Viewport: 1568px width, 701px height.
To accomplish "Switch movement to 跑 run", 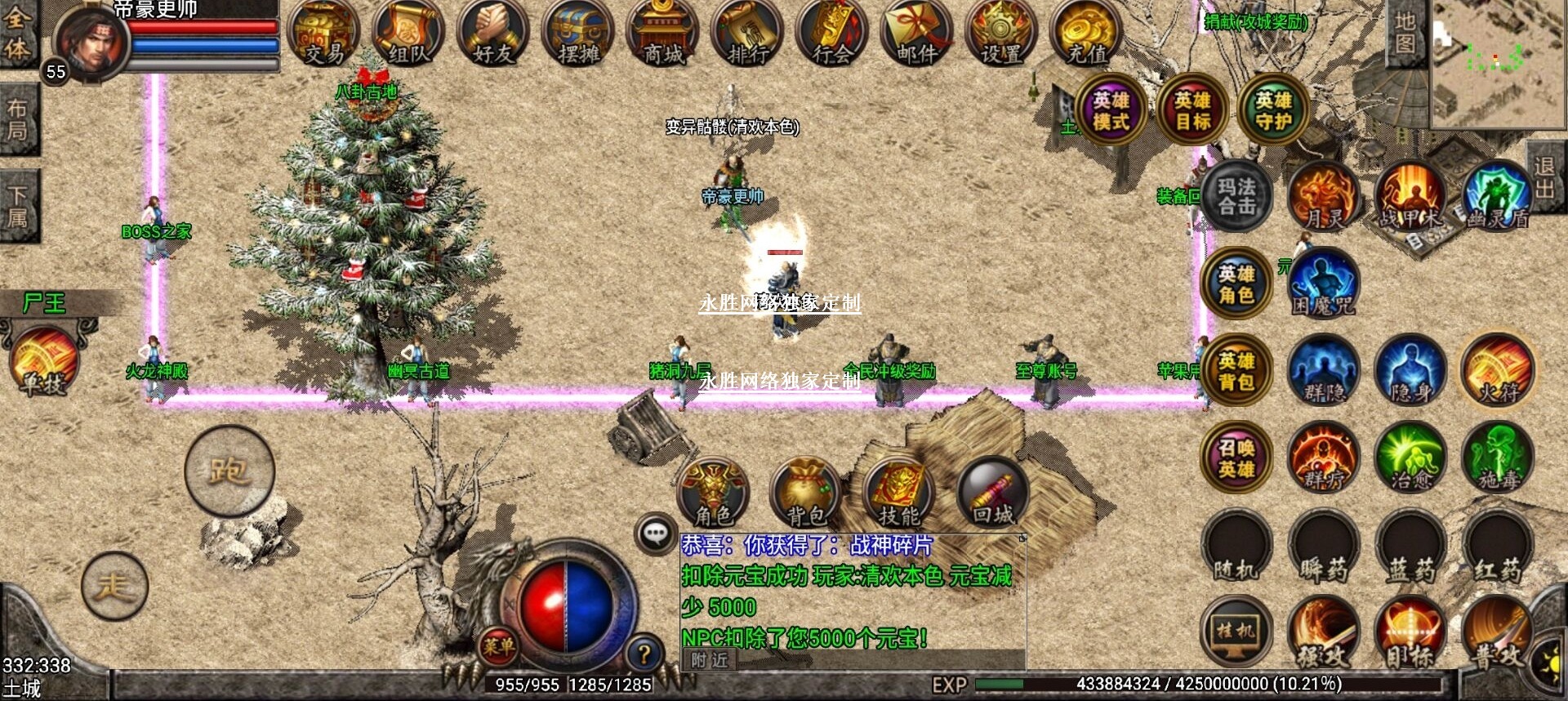I will (229, 471).
